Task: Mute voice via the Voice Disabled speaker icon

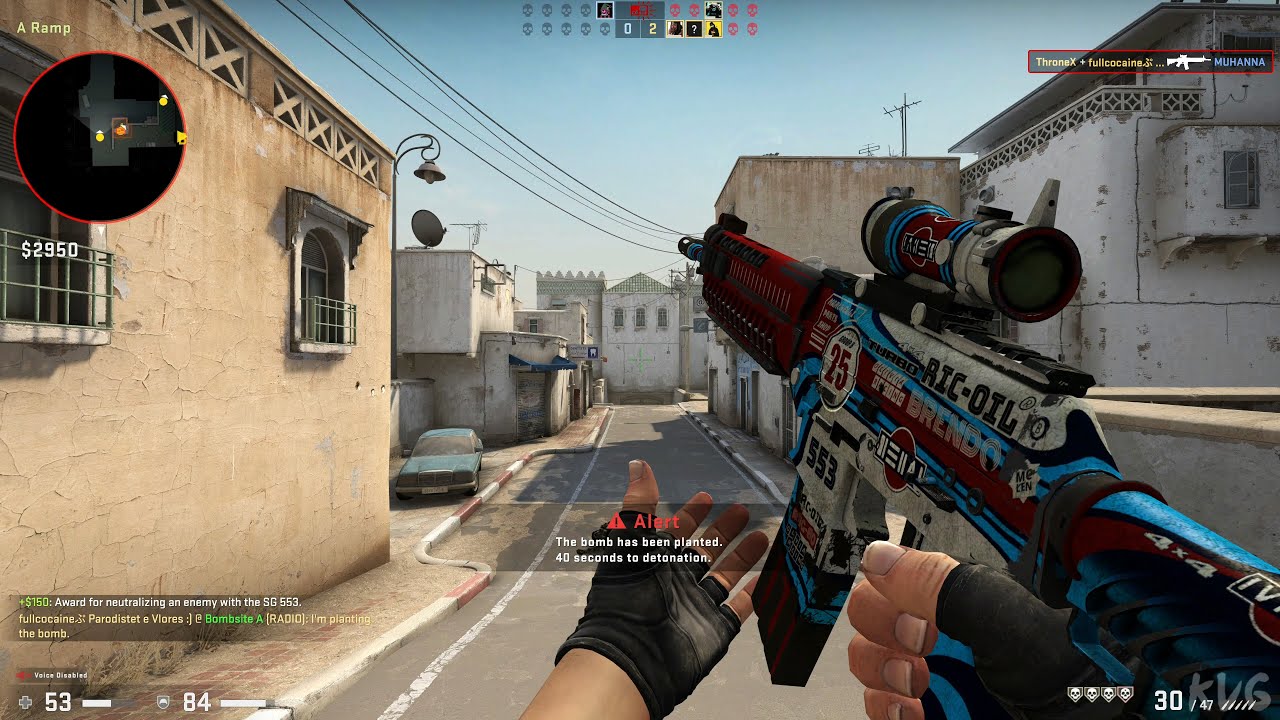Action: [x=21, y=675]
